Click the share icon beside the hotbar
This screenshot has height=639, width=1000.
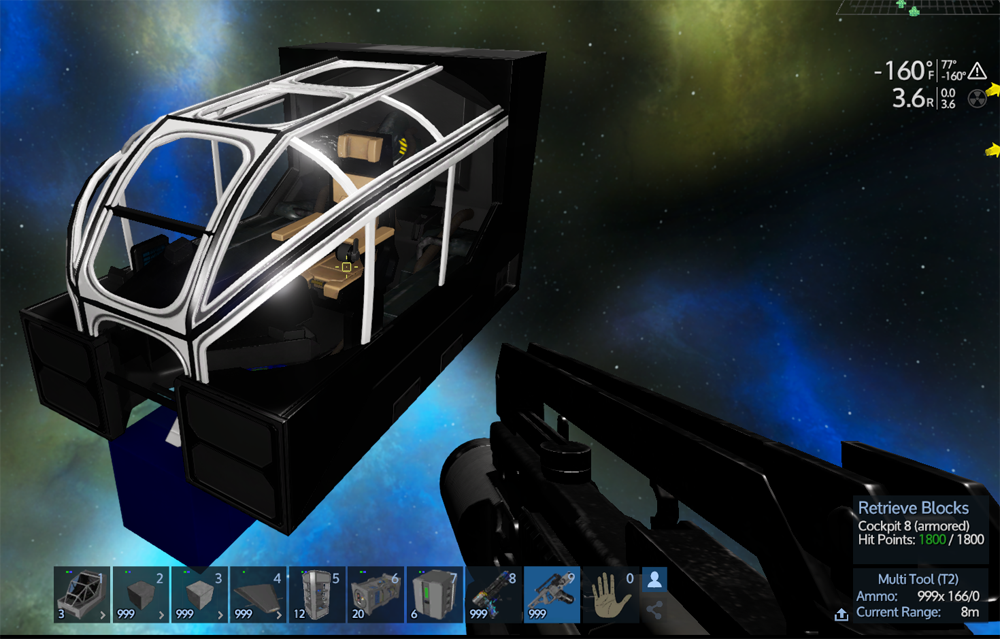click(x=655, y=609)
